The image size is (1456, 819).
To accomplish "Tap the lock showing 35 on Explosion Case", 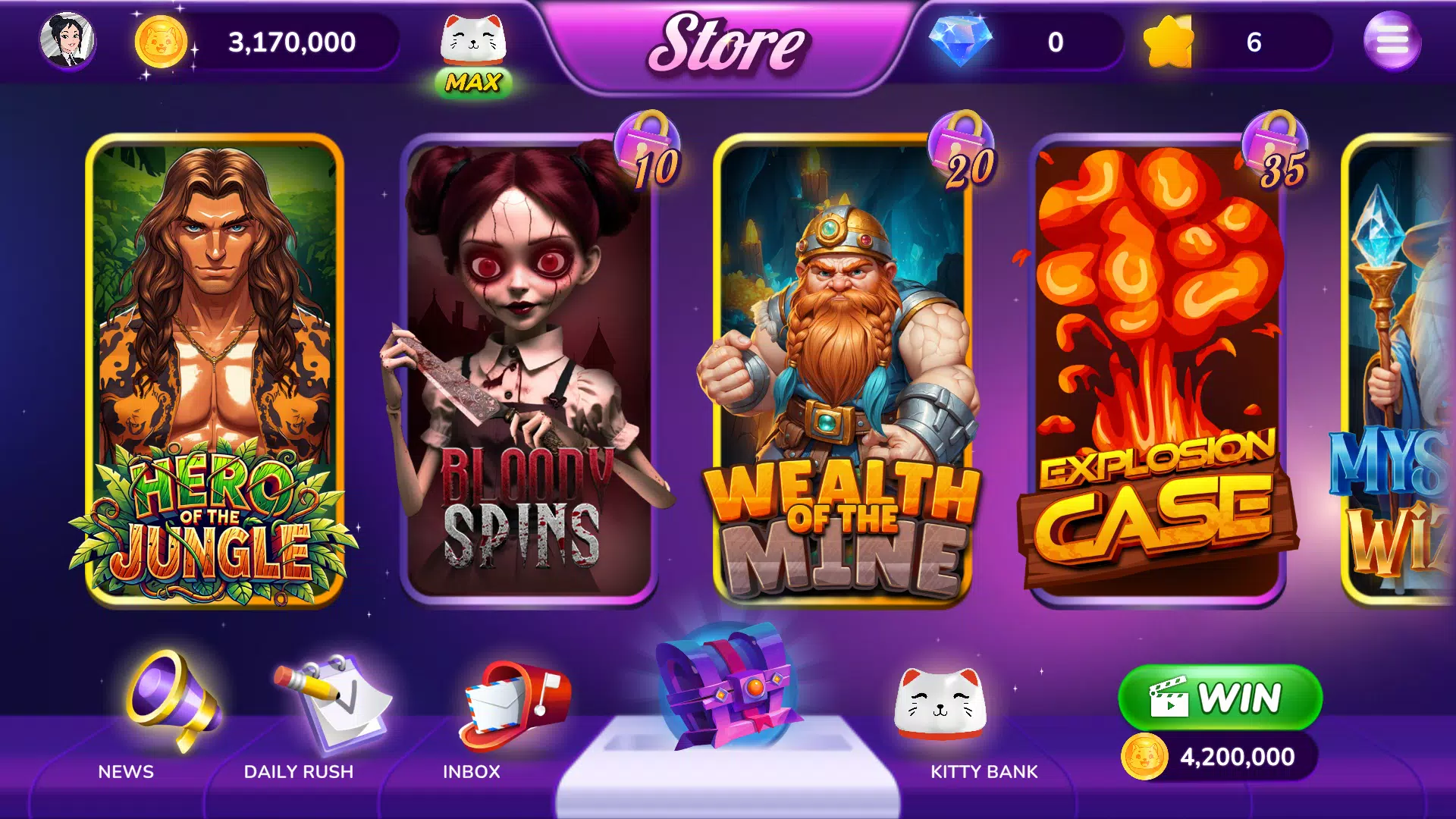I will tap(1274, 148).
